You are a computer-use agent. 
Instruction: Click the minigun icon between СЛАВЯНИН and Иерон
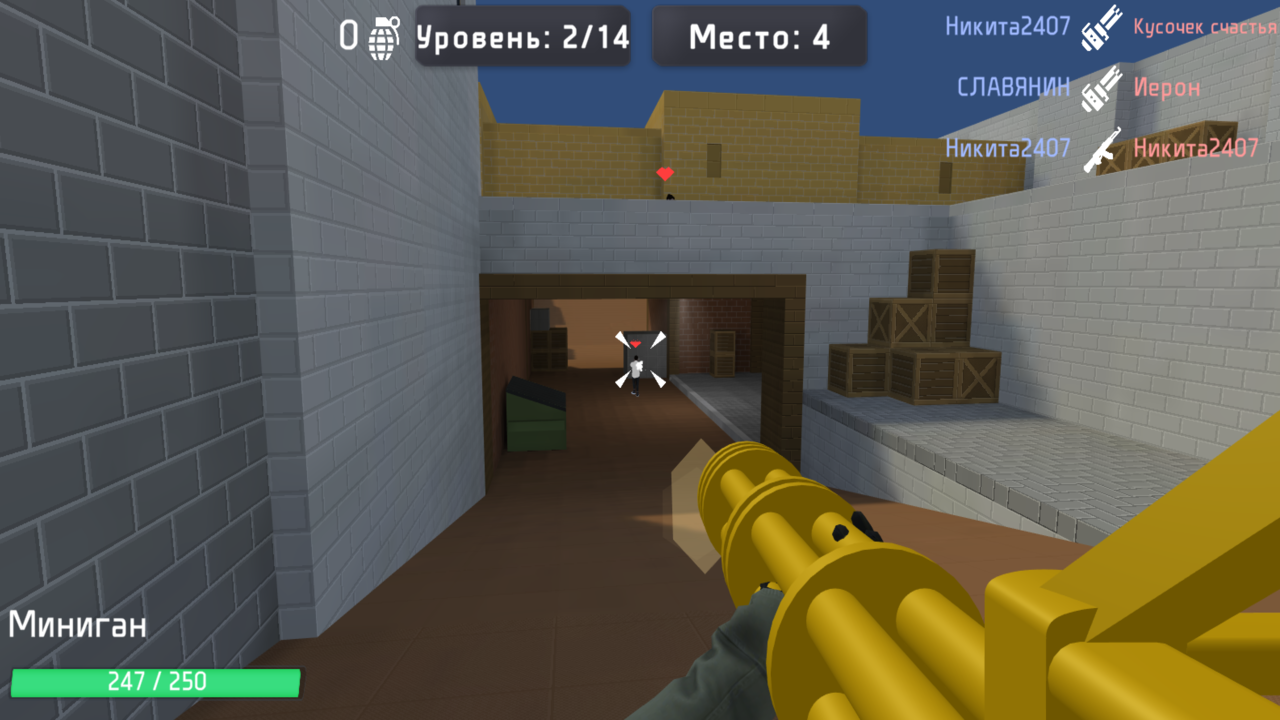tap(1101, 88)
